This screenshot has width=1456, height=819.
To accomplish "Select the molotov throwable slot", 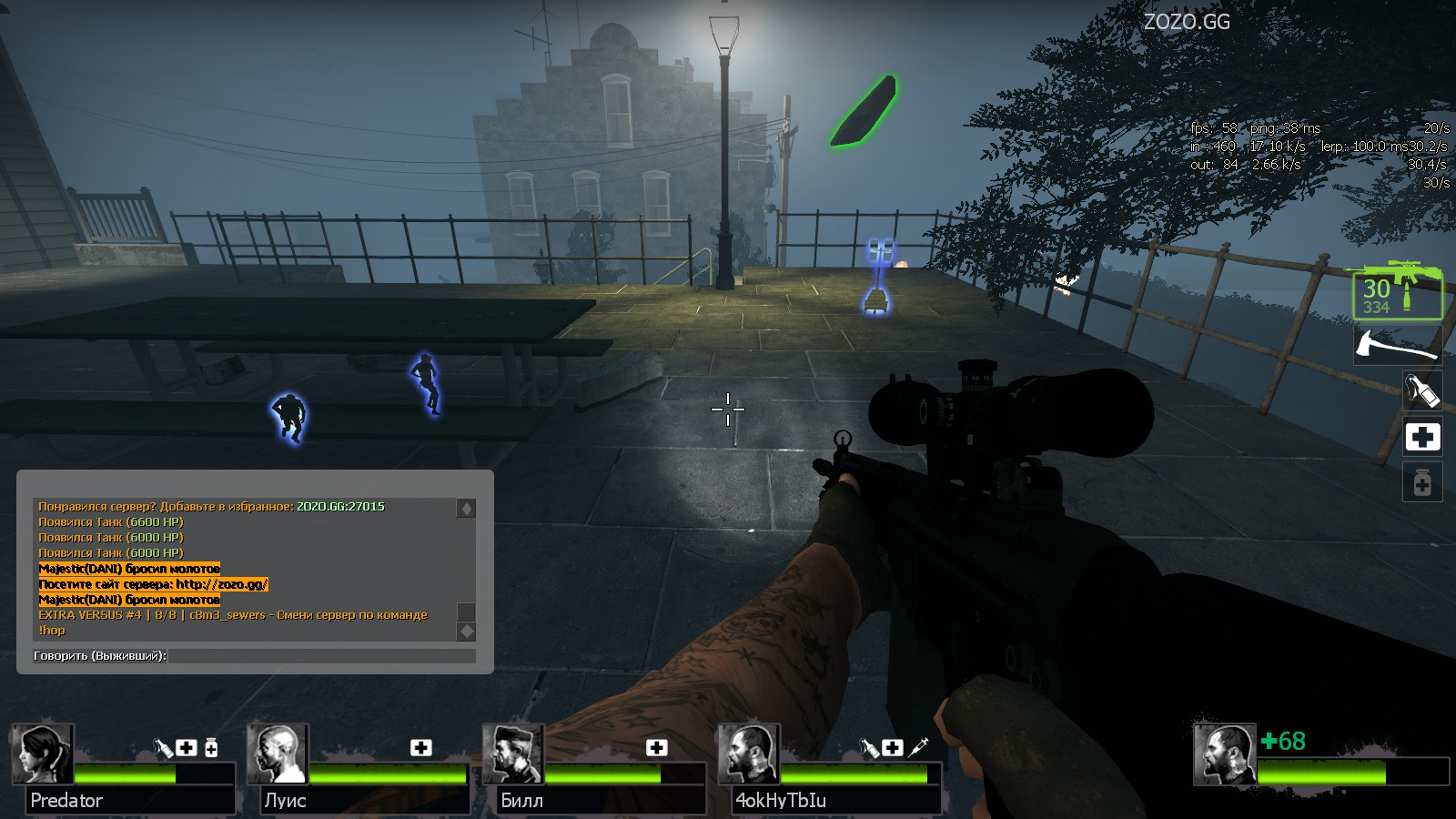I will (x=1422, y=390).
